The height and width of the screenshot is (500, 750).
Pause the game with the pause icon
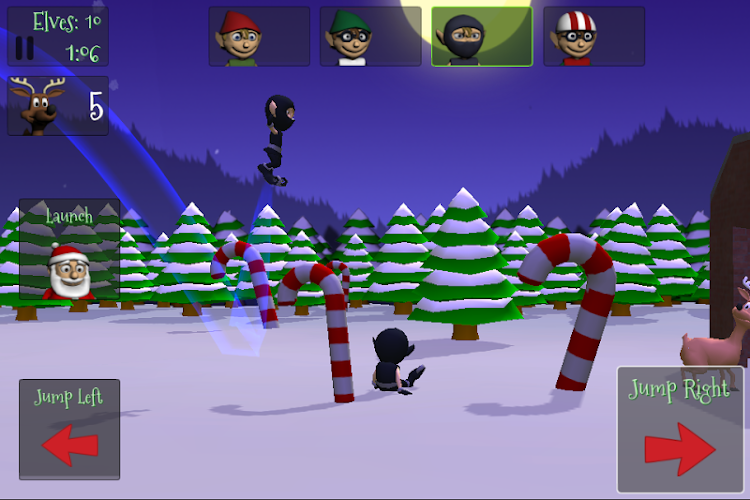coord(25,48)
